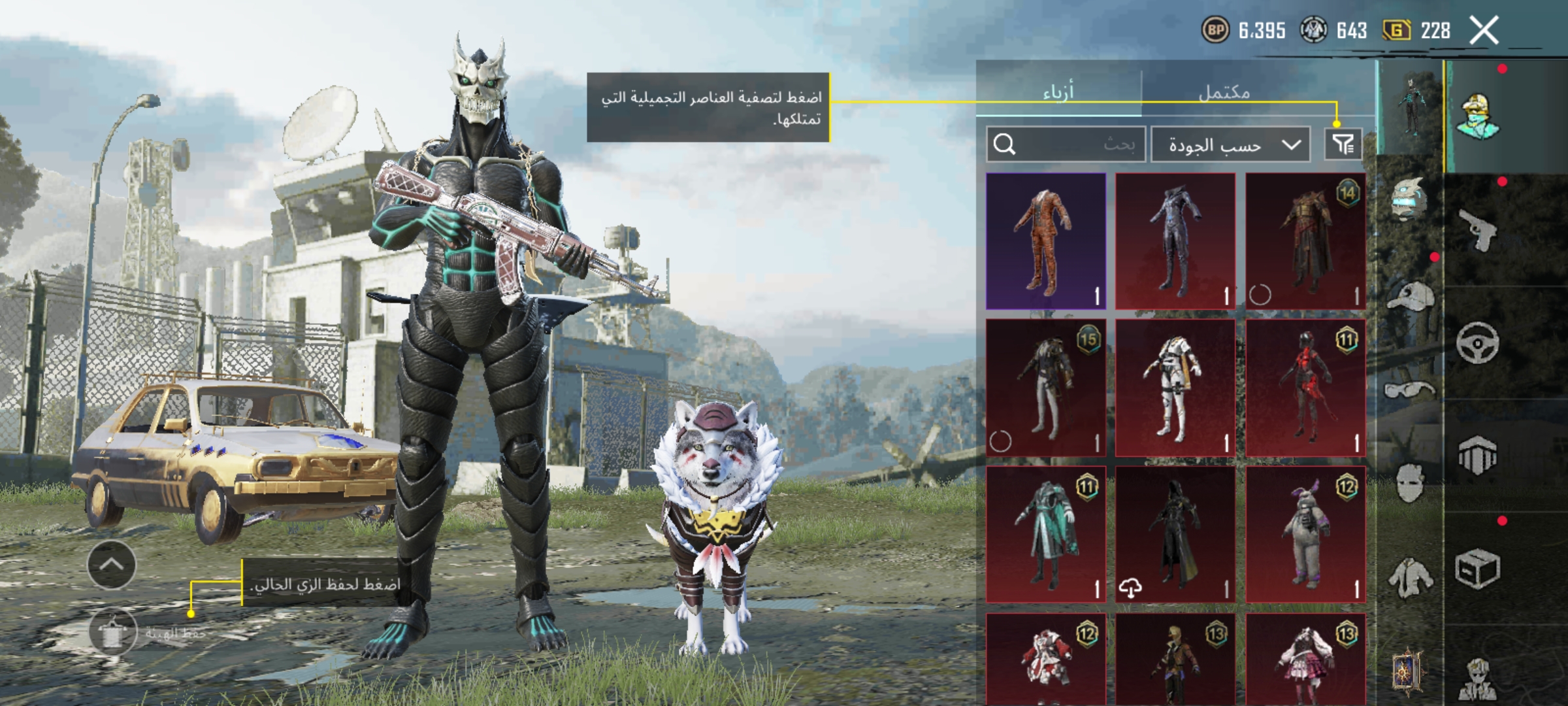This screenshot has height=706, width=1568.
Task: Choose the white and gold armor outfit
Action: 1175,388
